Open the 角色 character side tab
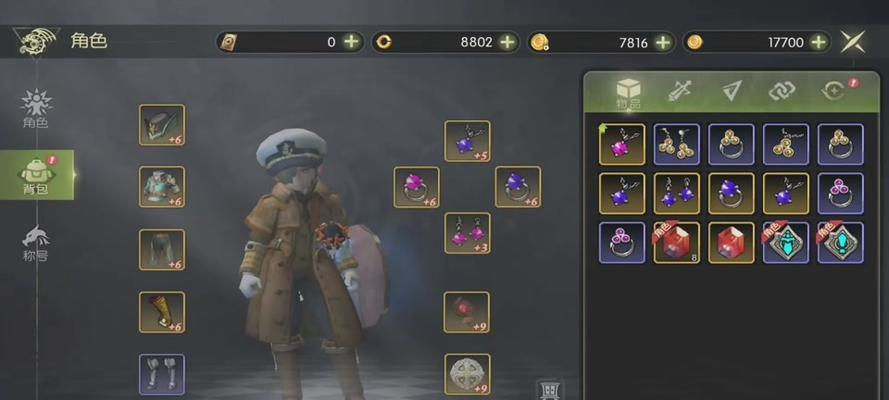The image size is (889, 400). 36,108
